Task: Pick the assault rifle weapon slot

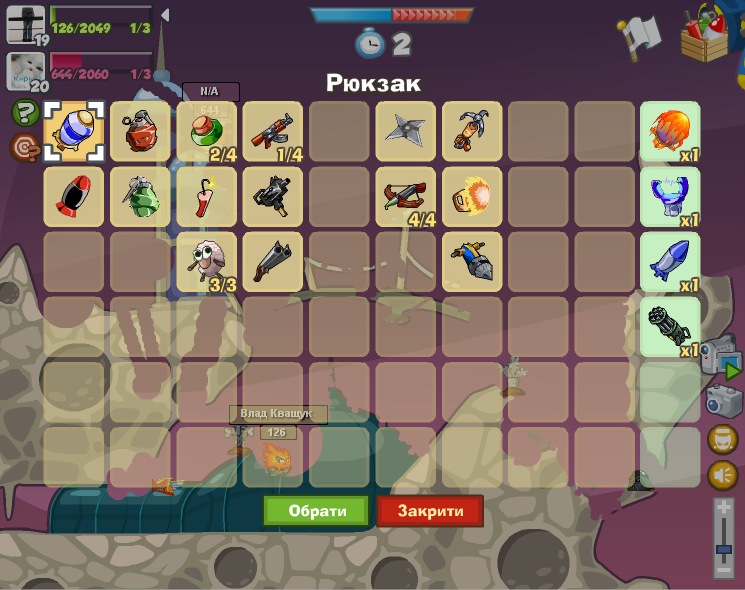Action: point(272,132)
